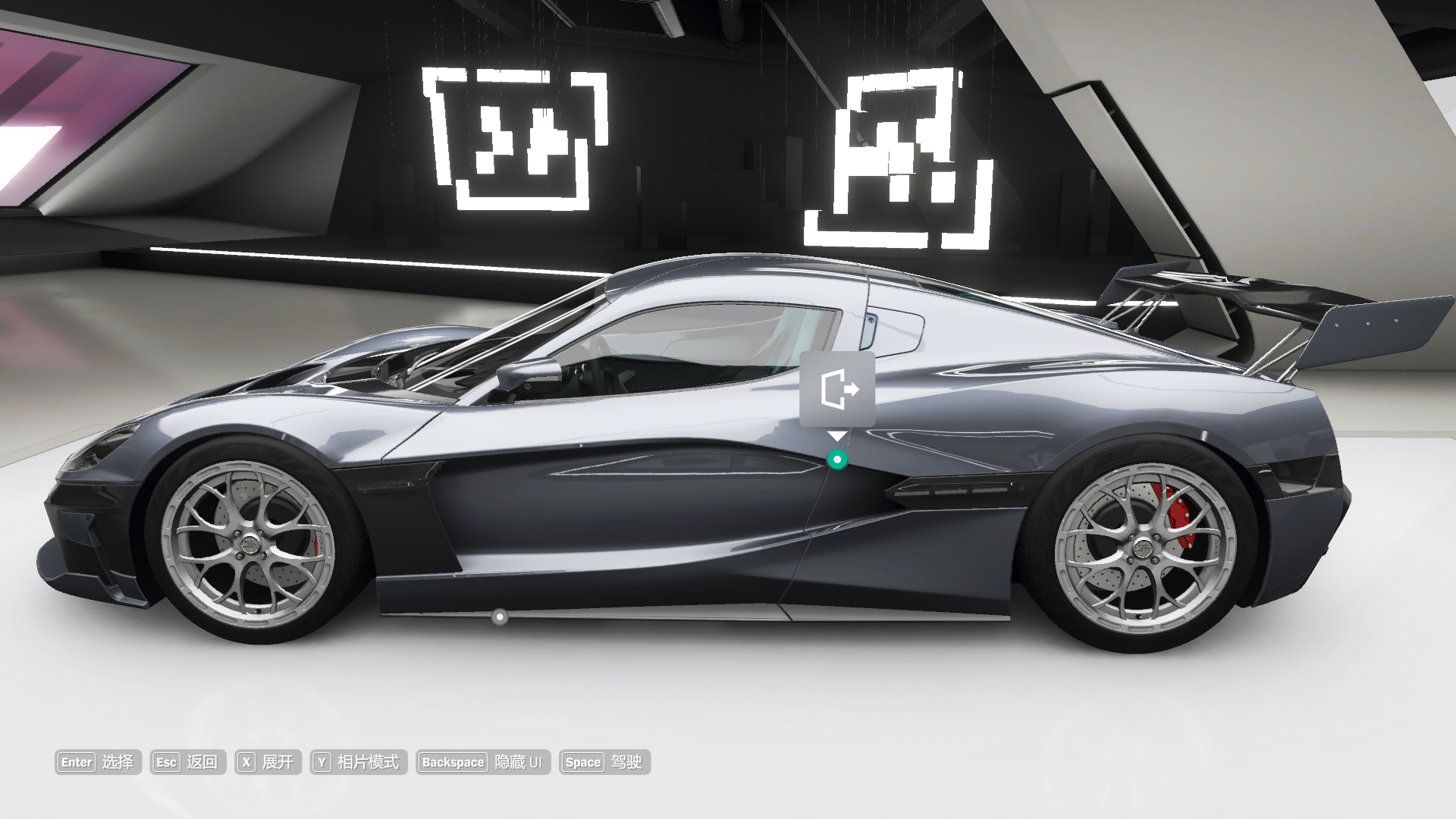Select the green hotspot marker on the door

837,459
